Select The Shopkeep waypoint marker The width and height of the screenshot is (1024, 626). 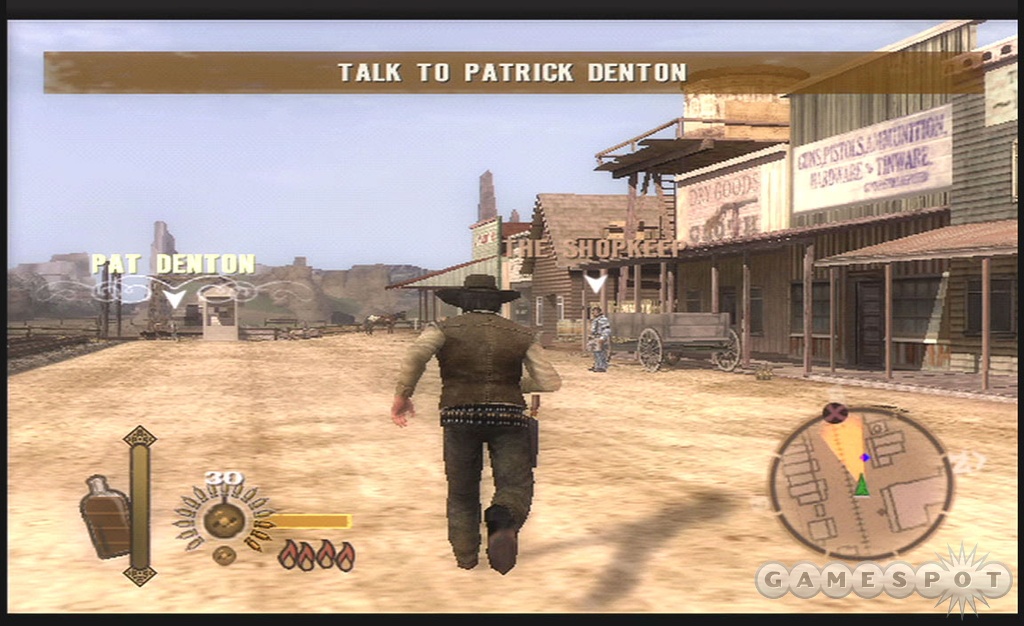(596, 281)
